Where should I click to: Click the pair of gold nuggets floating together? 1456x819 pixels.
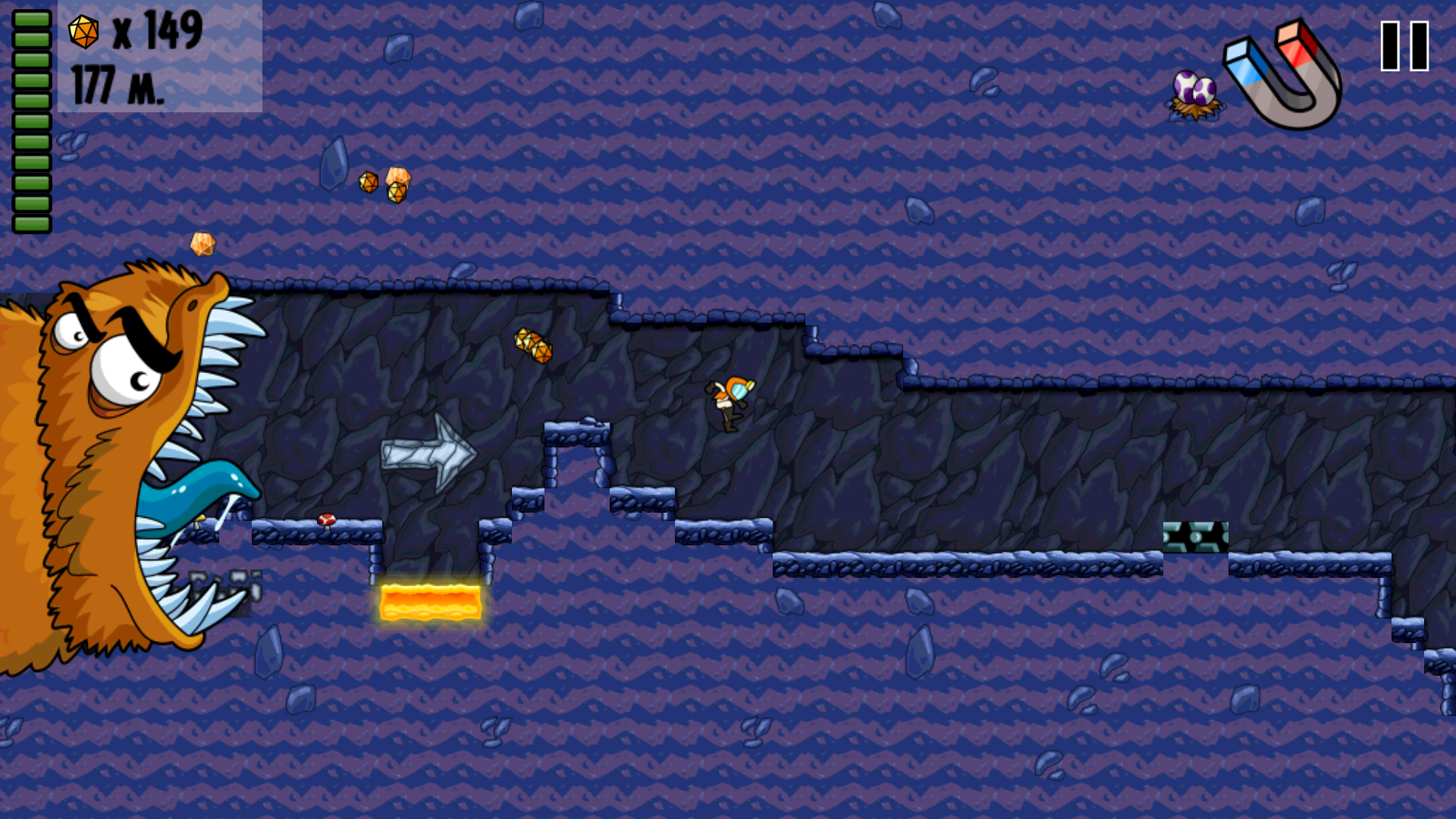(x=383, y=182)
